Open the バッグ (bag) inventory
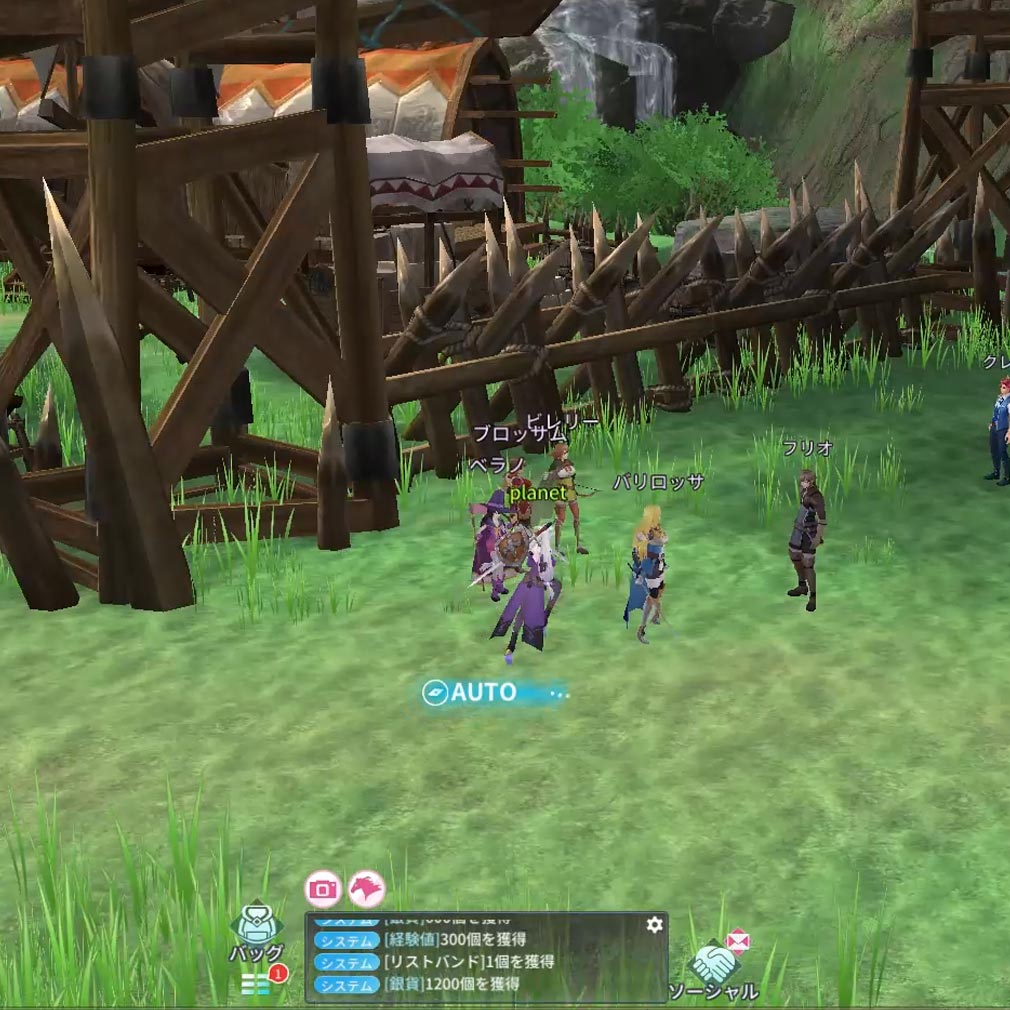The width and height of the screenshot is (1010, 1010). [256, 931]
